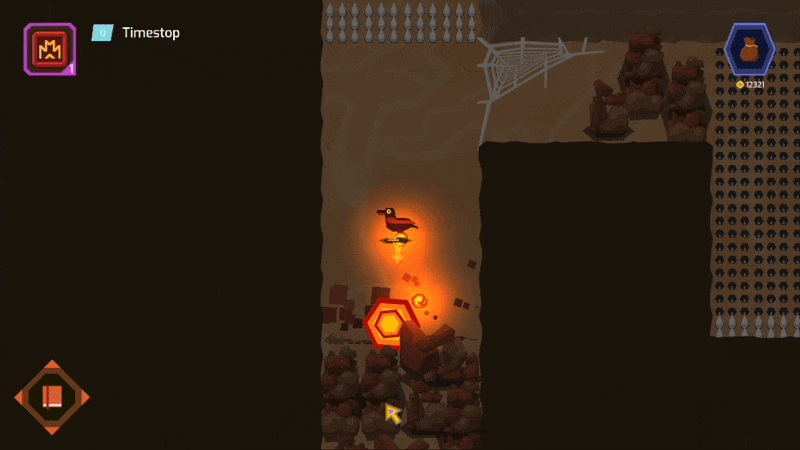
Task: Activate the Timestop ability icon
Action: point(49,48)
